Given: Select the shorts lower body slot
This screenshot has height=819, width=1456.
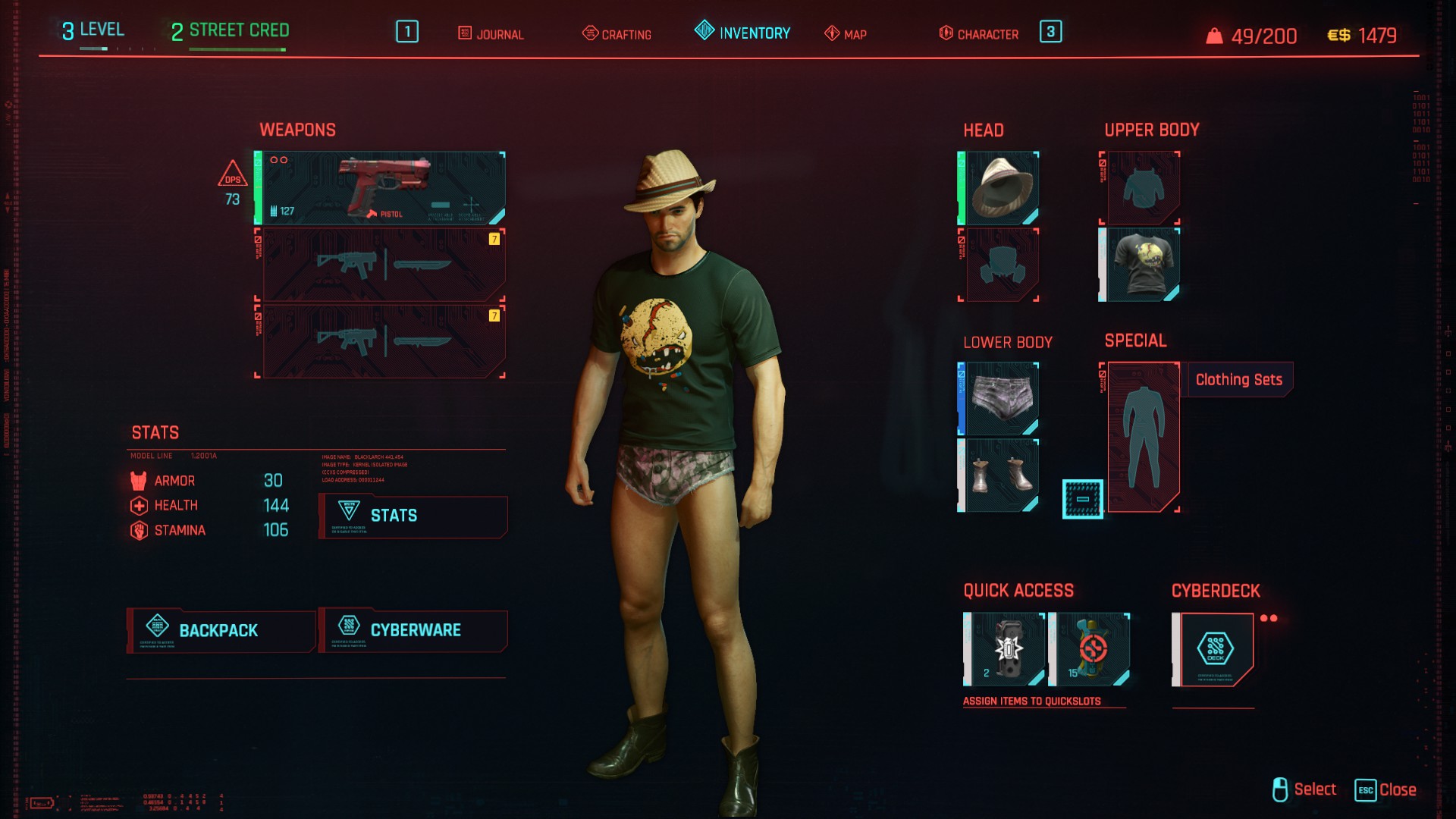Looking at the screenshot, I should click(x=999, y=399).
